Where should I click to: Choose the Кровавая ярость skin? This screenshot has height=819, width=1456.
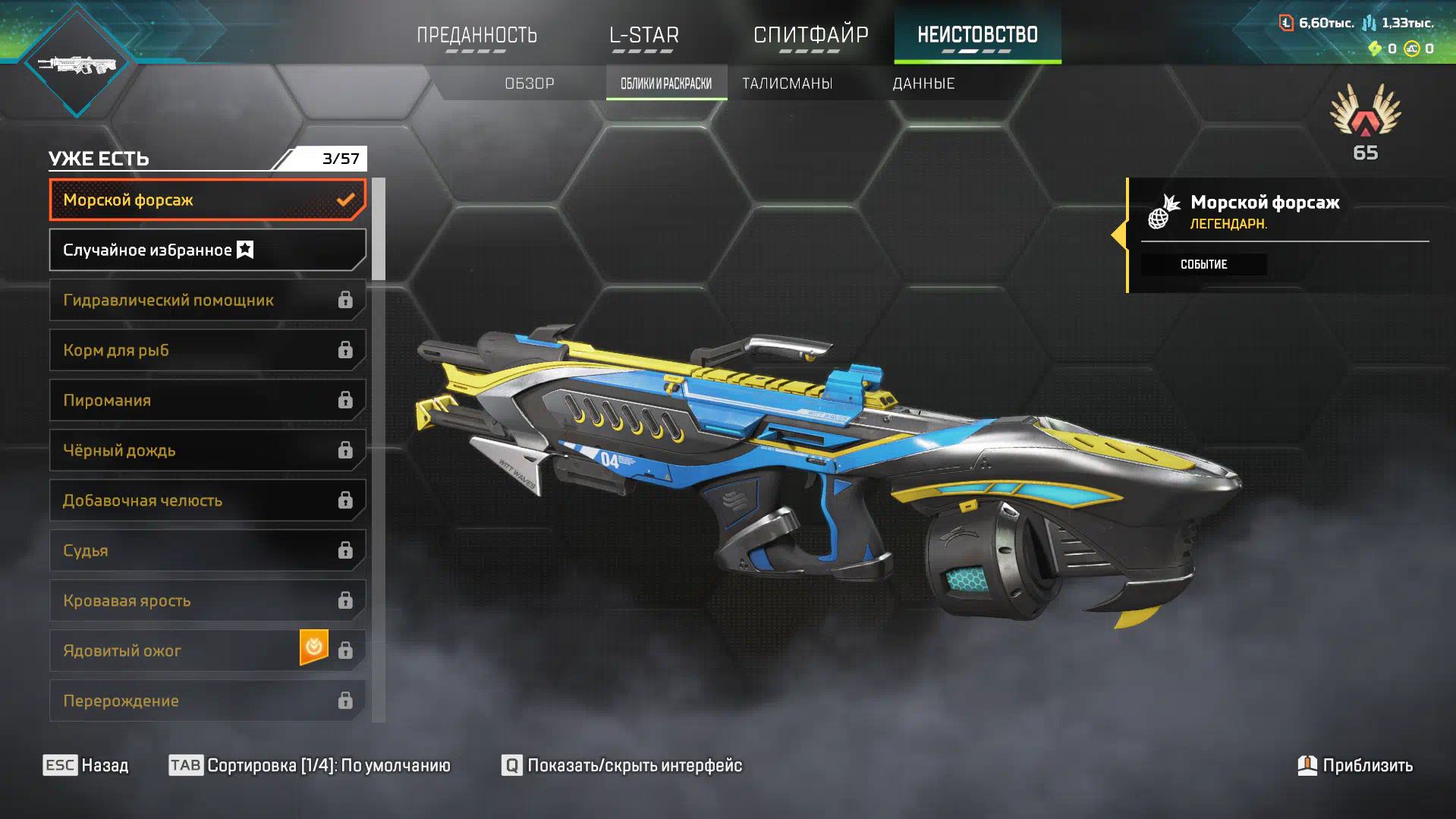point(207,600)
